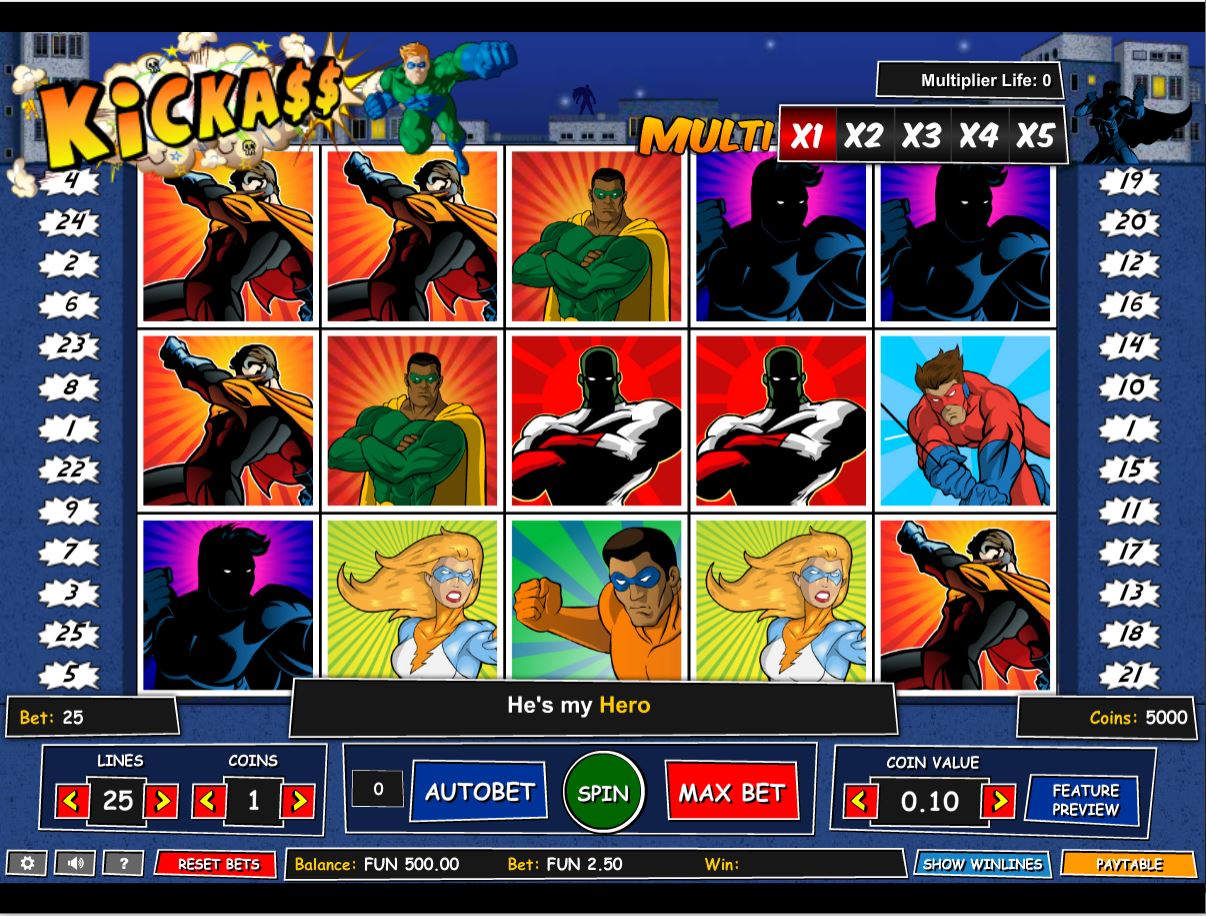Increase the coin value
The width and height of the screenshot is (1206, 916).
997,801
